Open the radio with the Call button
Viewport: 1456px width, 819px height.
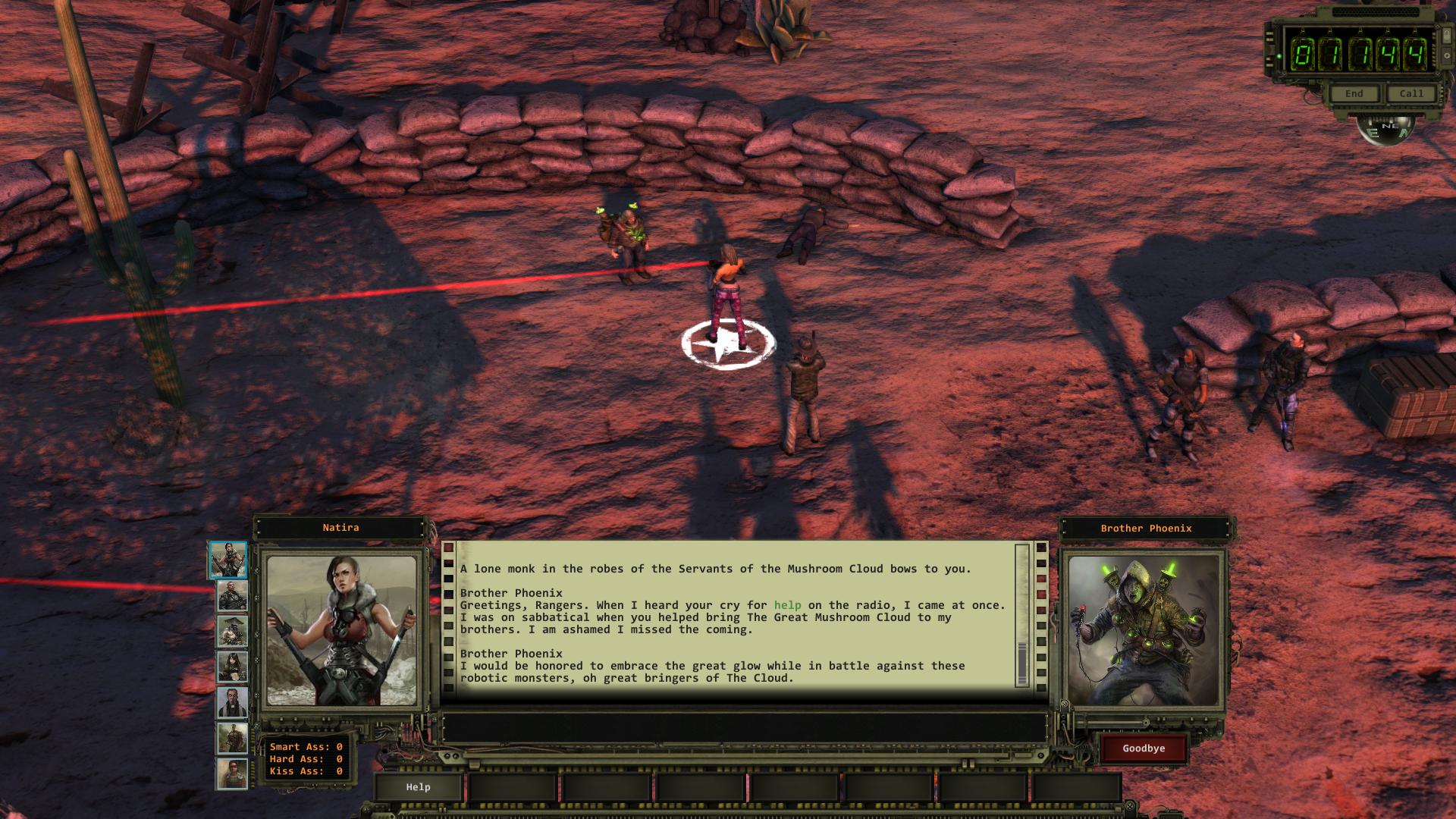point(1410,93)
